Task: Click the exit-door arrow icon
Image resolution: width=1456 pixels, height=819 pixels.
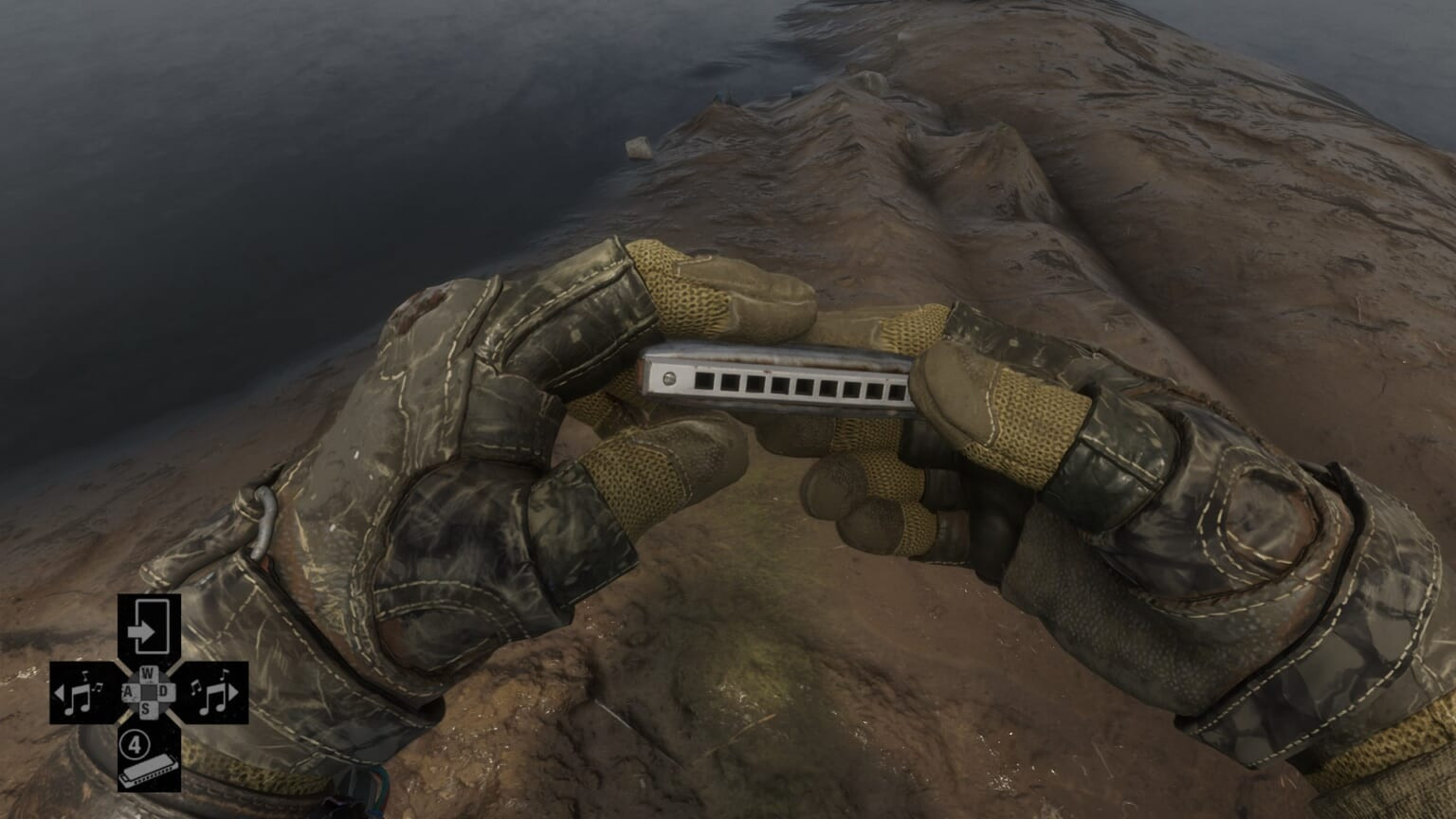Action: pos(148,626)
